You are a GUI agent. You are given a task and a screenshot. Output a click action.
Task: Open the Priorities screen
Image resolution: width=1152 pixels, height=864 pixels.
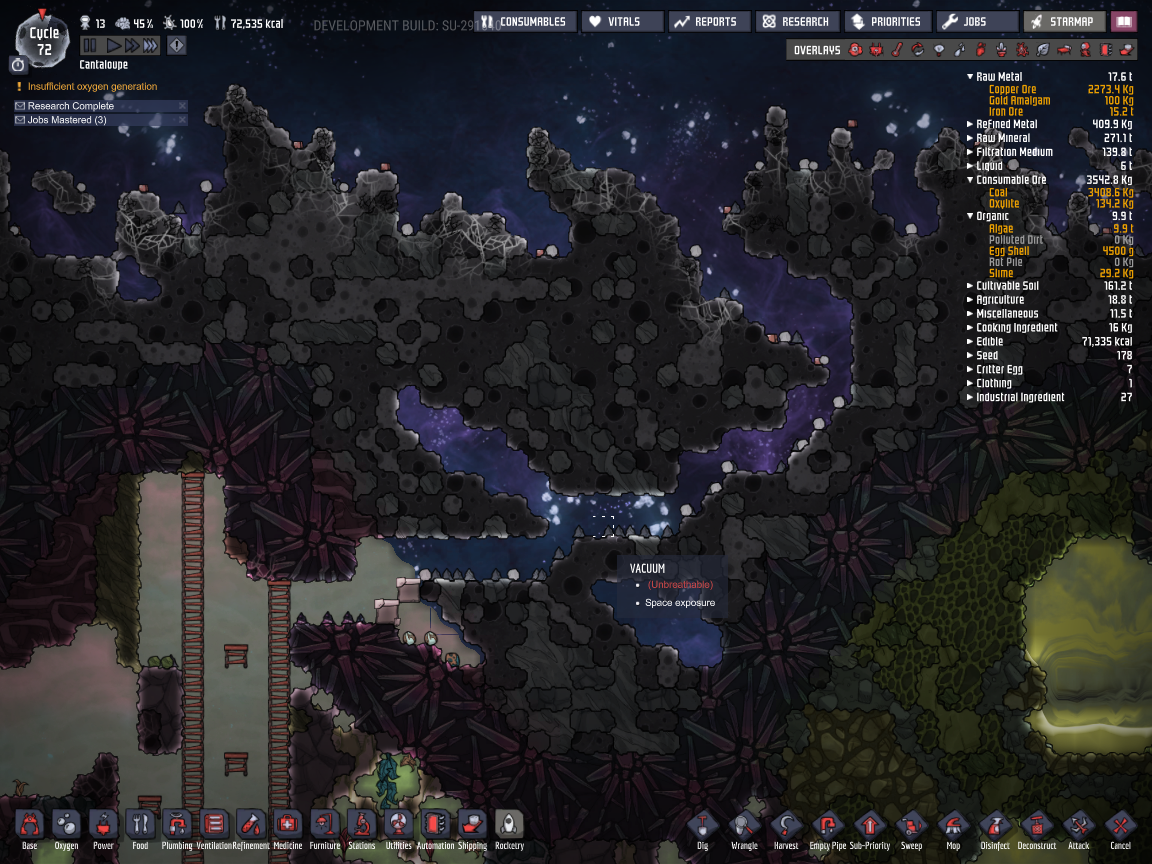click(885, 21)
